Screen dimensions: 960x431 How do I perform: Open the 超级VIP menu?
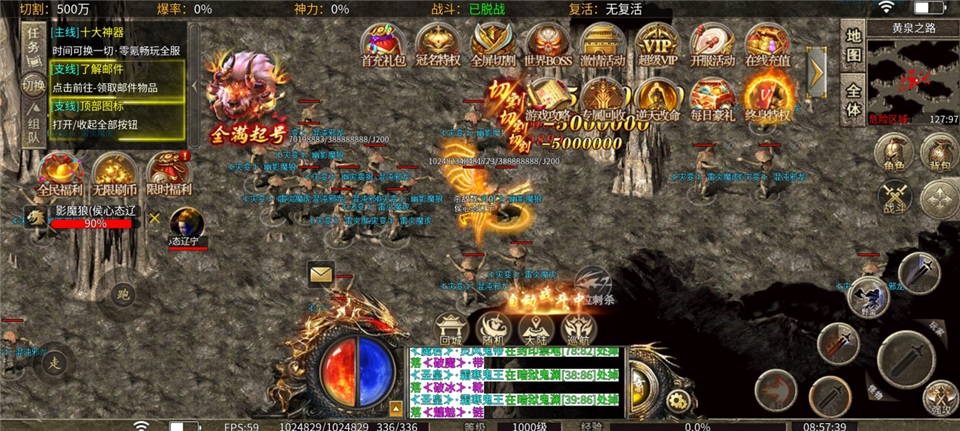tap(657, 45)
